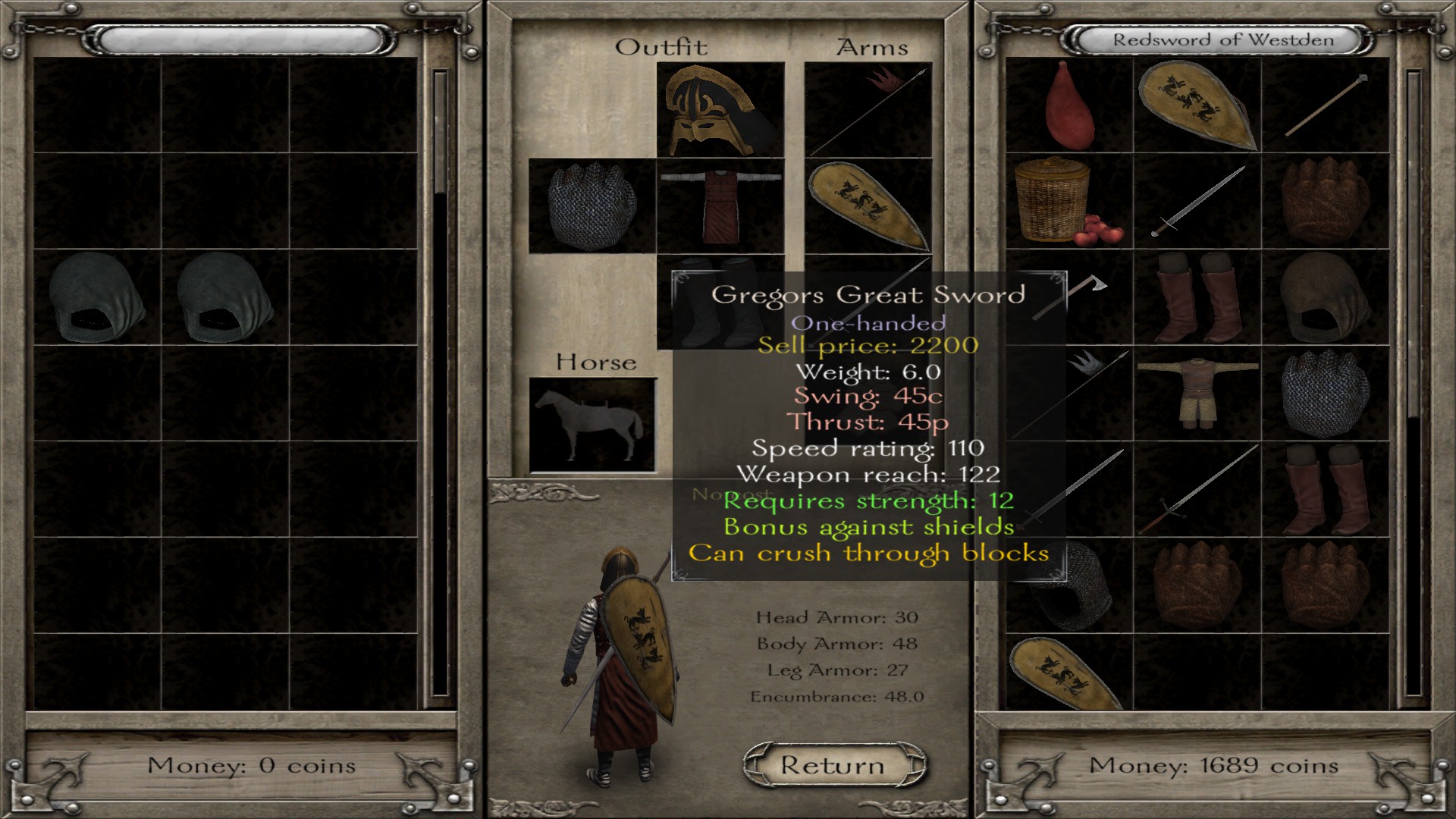Image resolution: width=1456 pixels, height=819 pixels.
Task: Select the horse slot under Horse
Action: (591, 425)
